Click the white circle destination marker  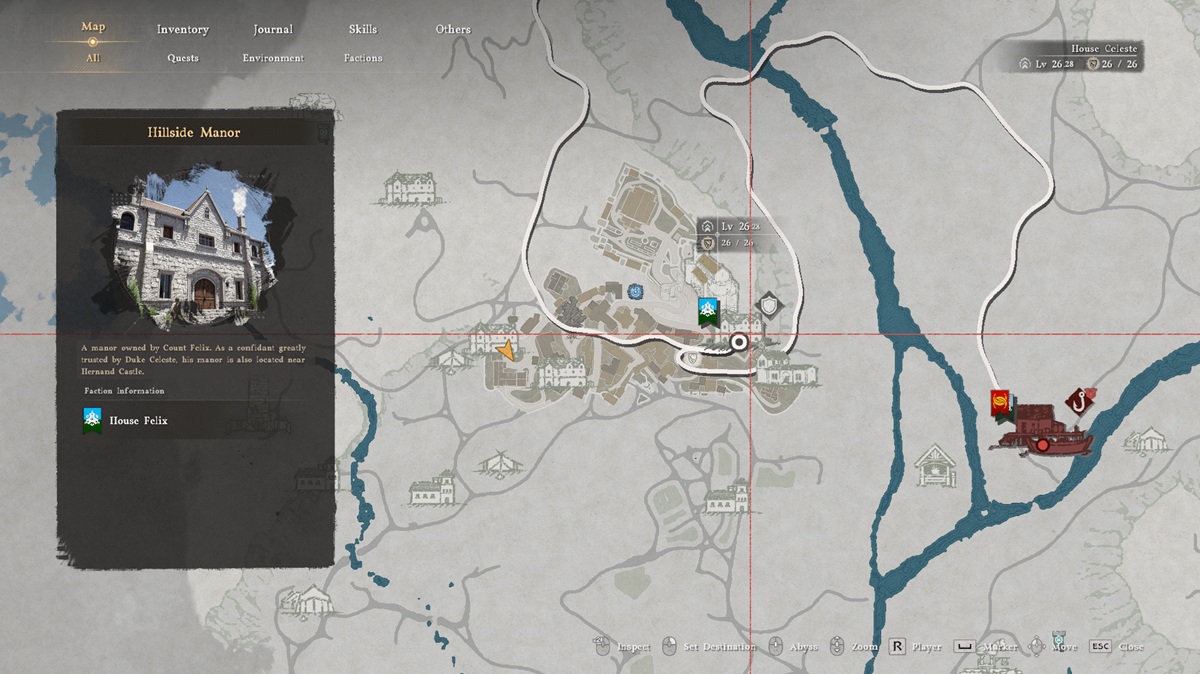[739, 342]
